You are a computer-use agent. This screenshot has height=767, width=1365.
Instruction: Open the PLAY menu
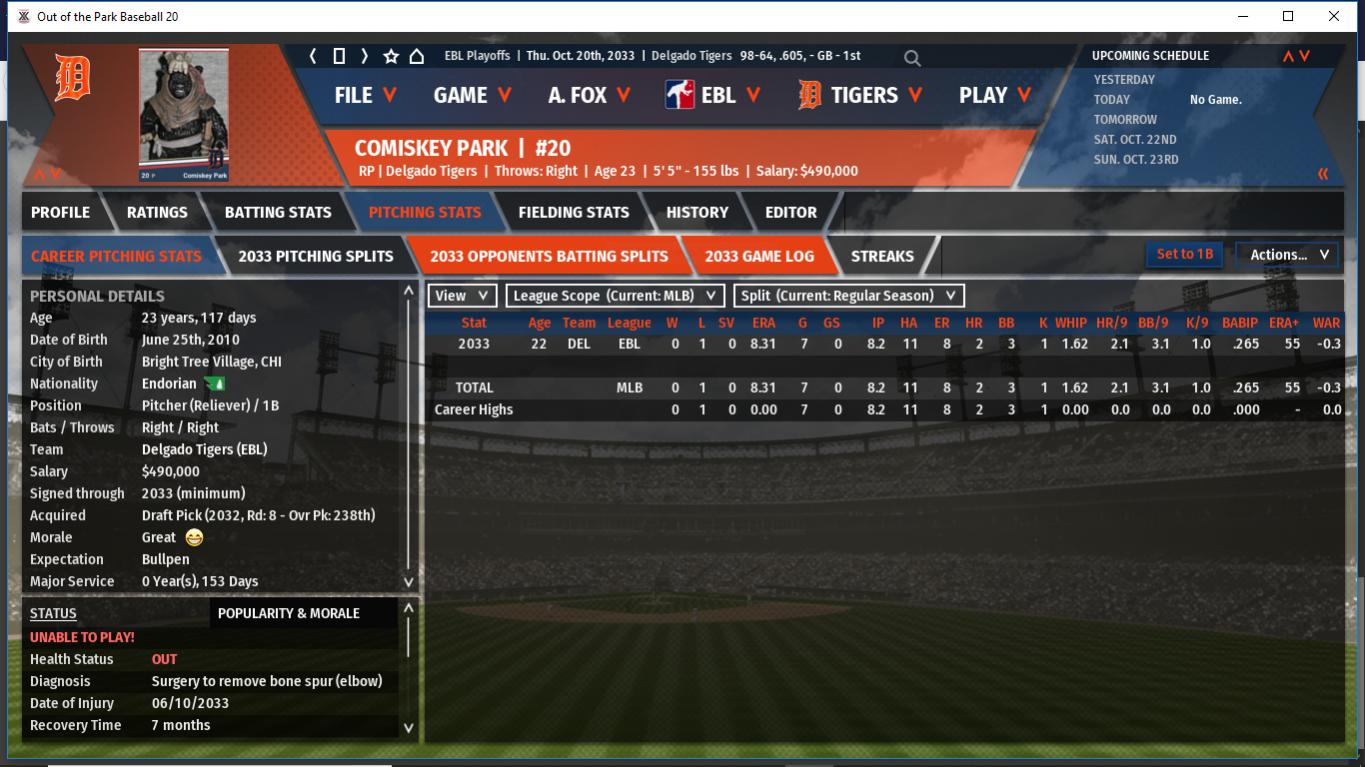click(994, 95)
